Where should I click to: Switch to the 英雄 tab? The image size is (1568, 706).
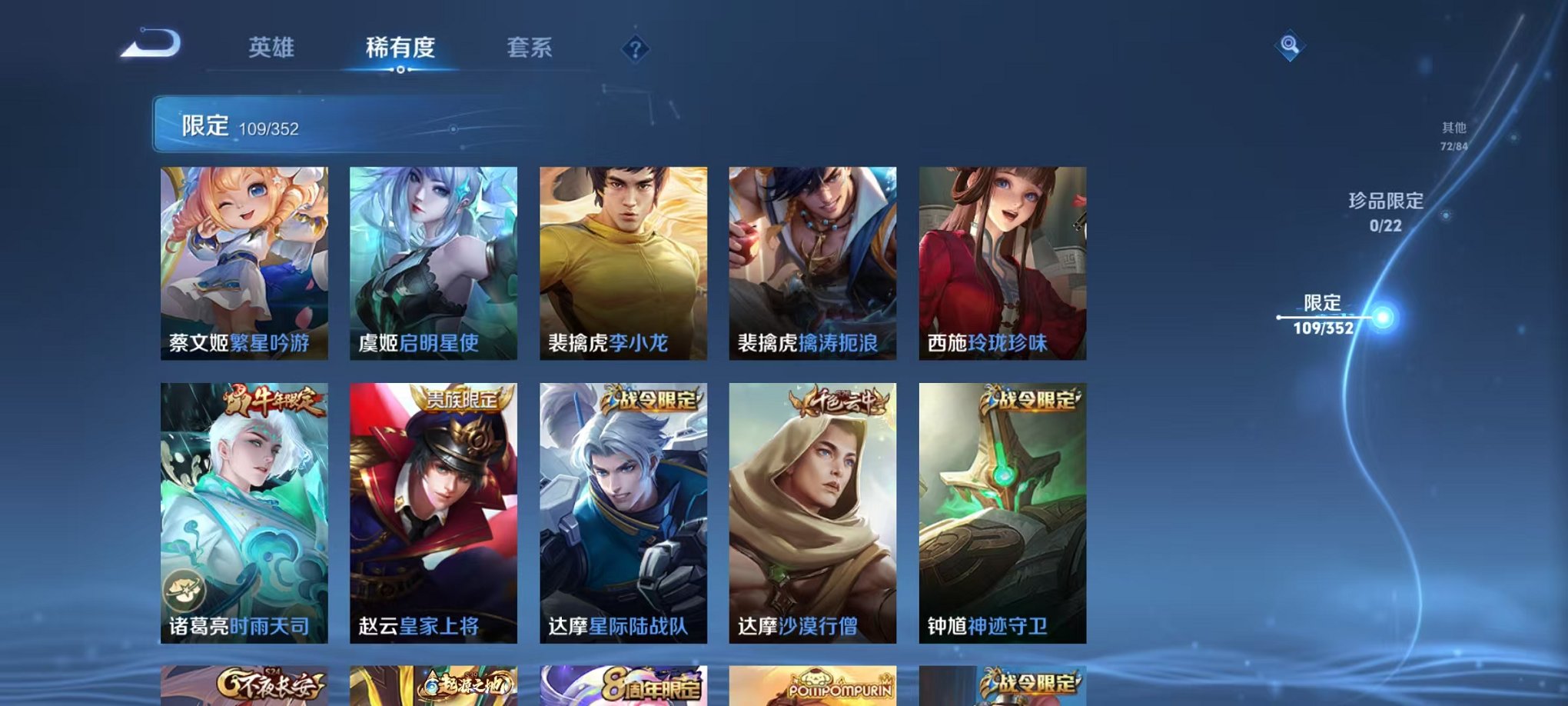273,46
